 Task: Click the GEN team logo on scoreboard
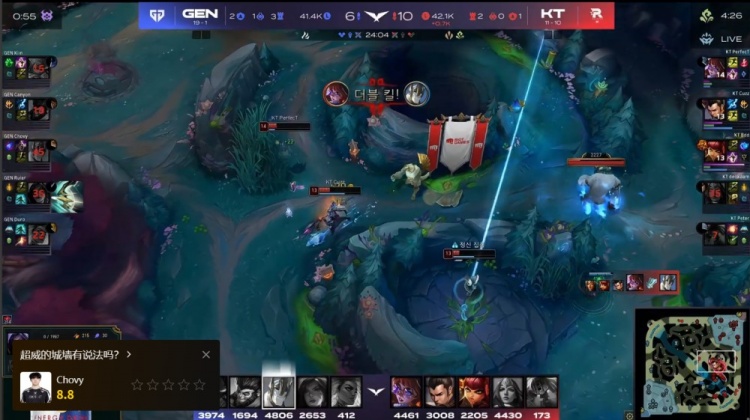coord(155,15)
